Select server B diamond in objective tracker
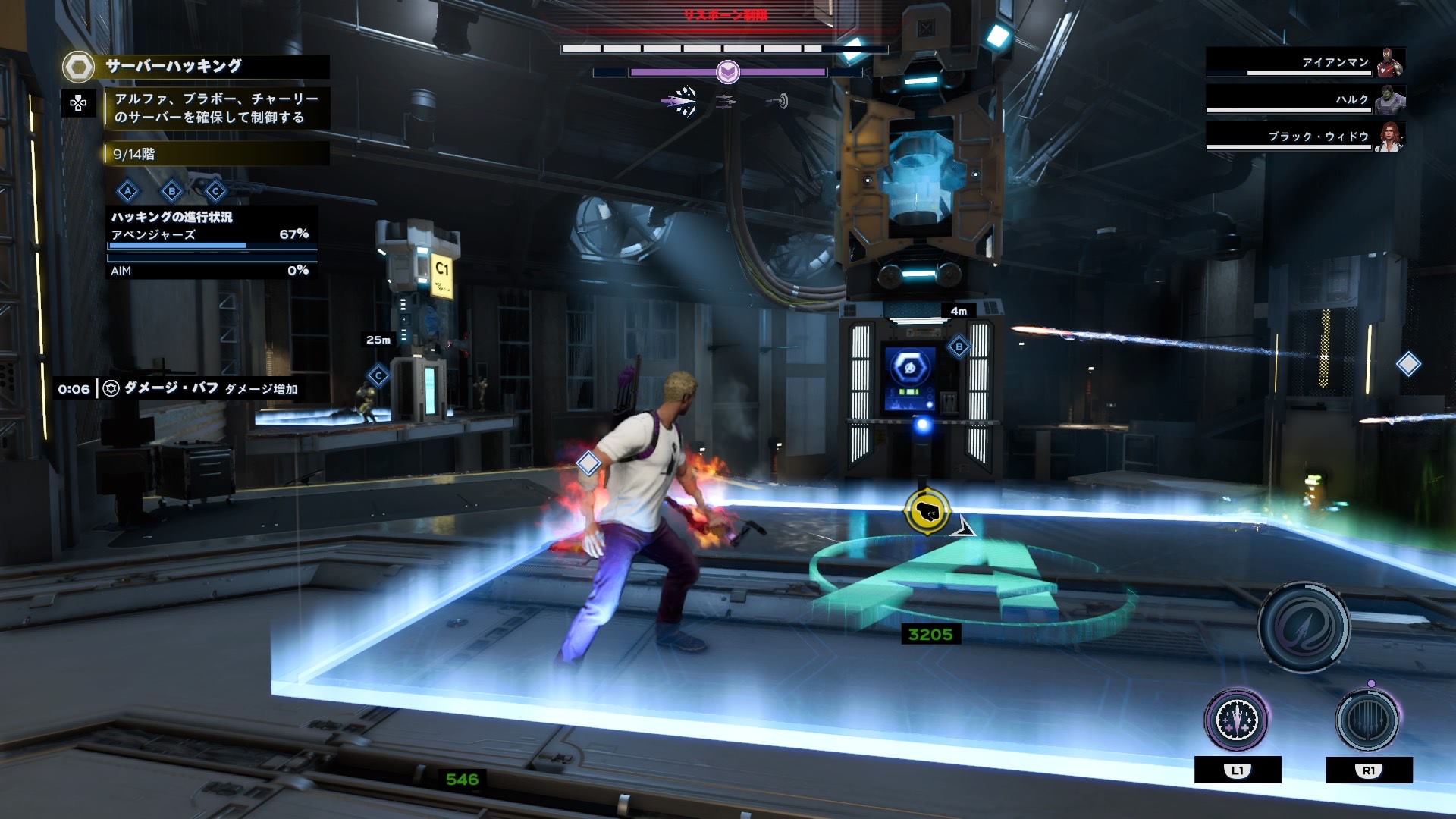1456x819 pixels. [x=172, y=191]
